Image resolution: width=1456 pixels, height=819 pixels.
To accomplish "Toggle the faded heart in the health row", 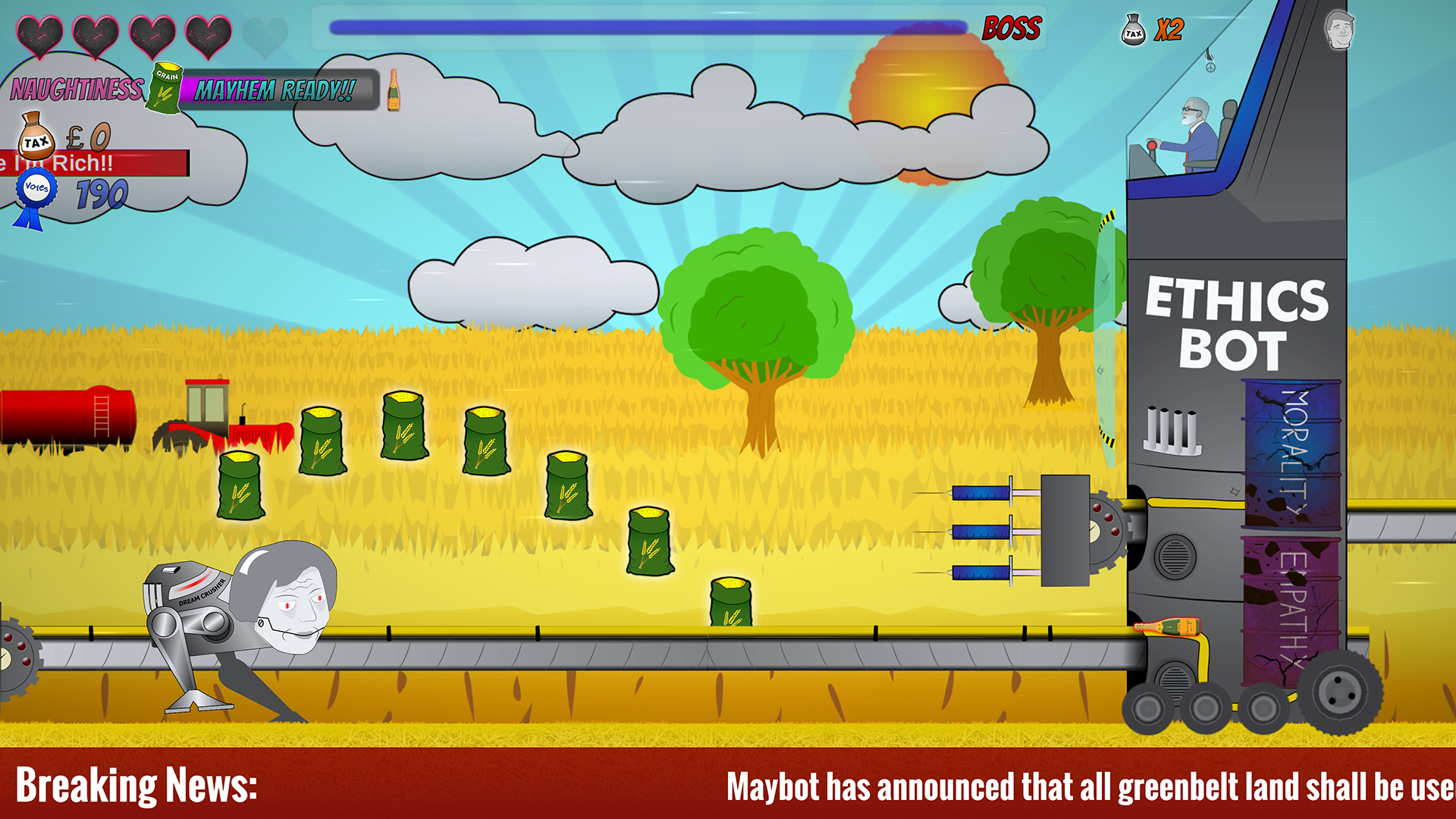I will point(265,33).
